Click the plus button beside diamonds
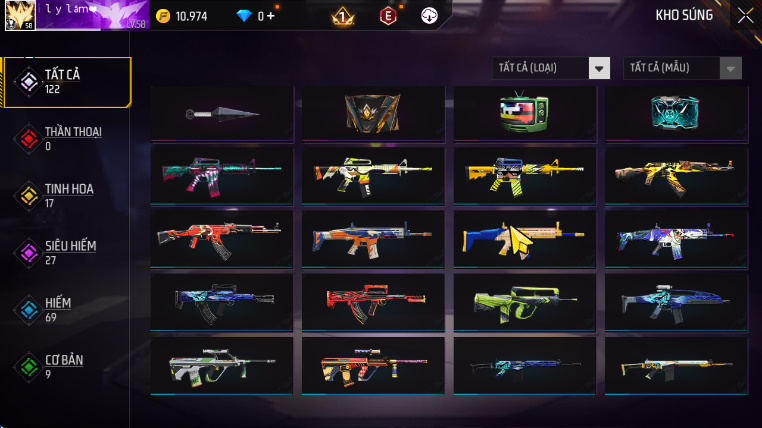The width and height of the screenshot is (762, 428). [x=270, y=16]
